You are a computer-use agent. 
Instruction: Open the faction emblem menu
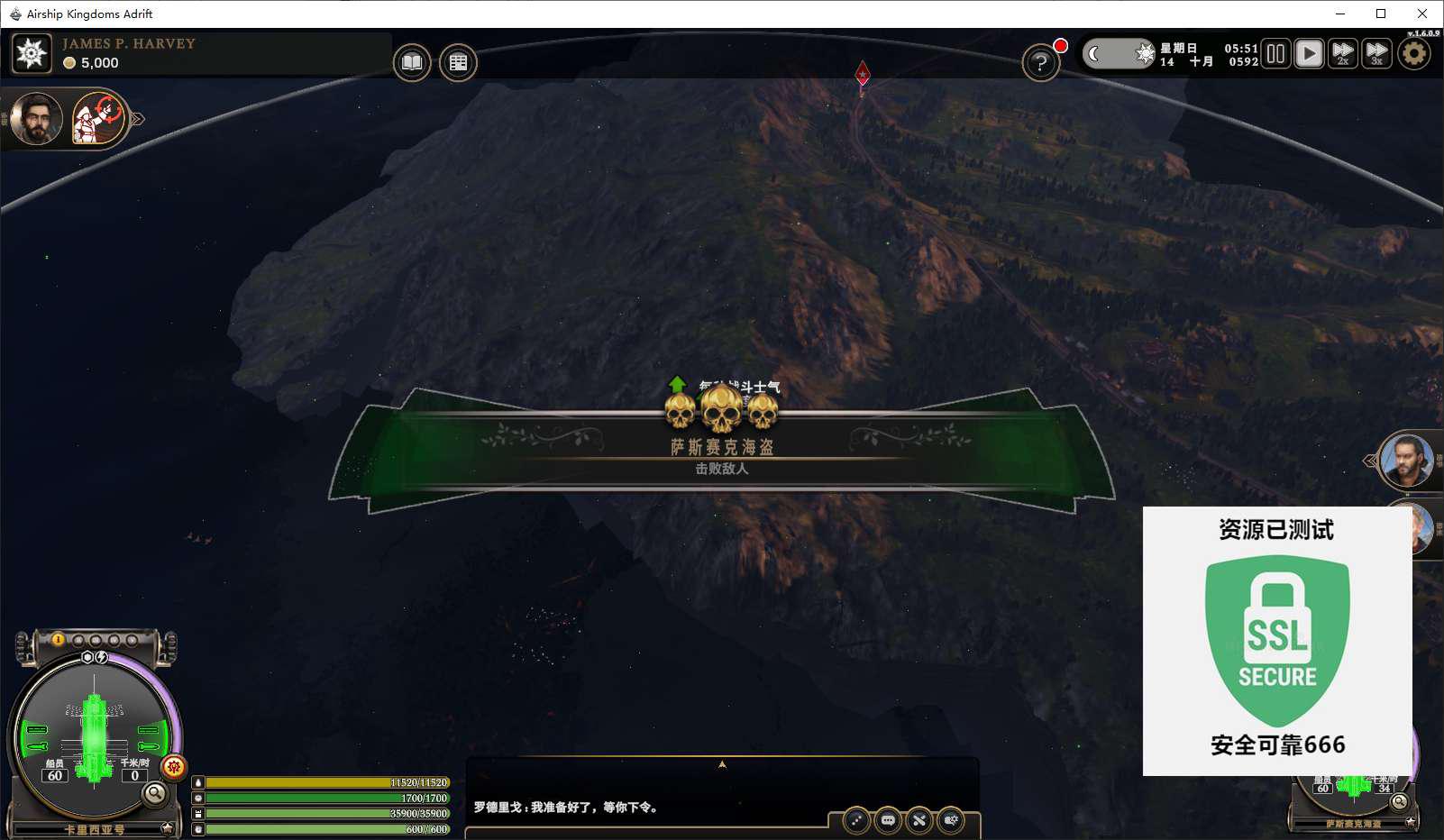[x=32, y=53]
